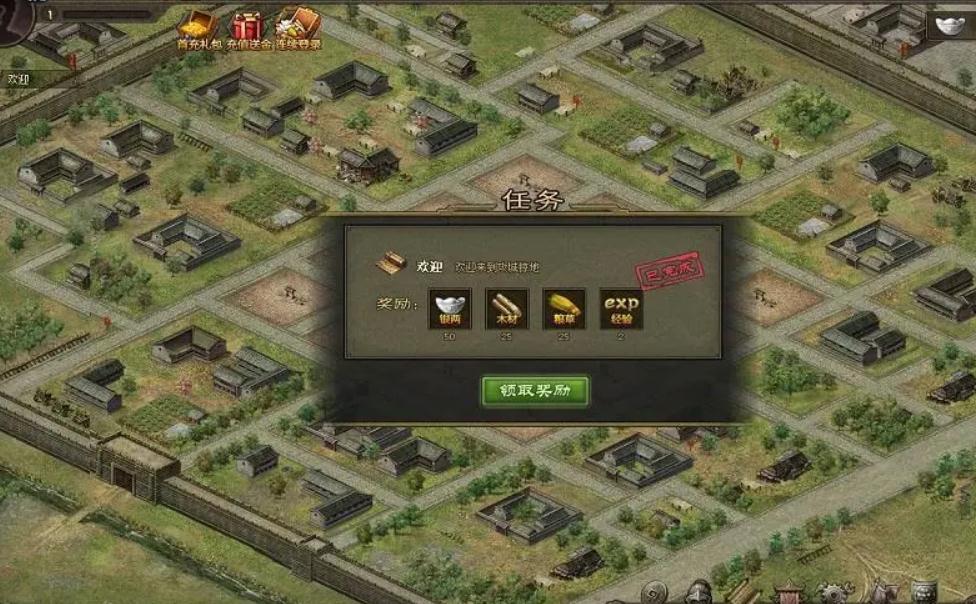976x604 pixels.
Task: Open the round shield icon in bottom bar
Action: click(655, 593)
